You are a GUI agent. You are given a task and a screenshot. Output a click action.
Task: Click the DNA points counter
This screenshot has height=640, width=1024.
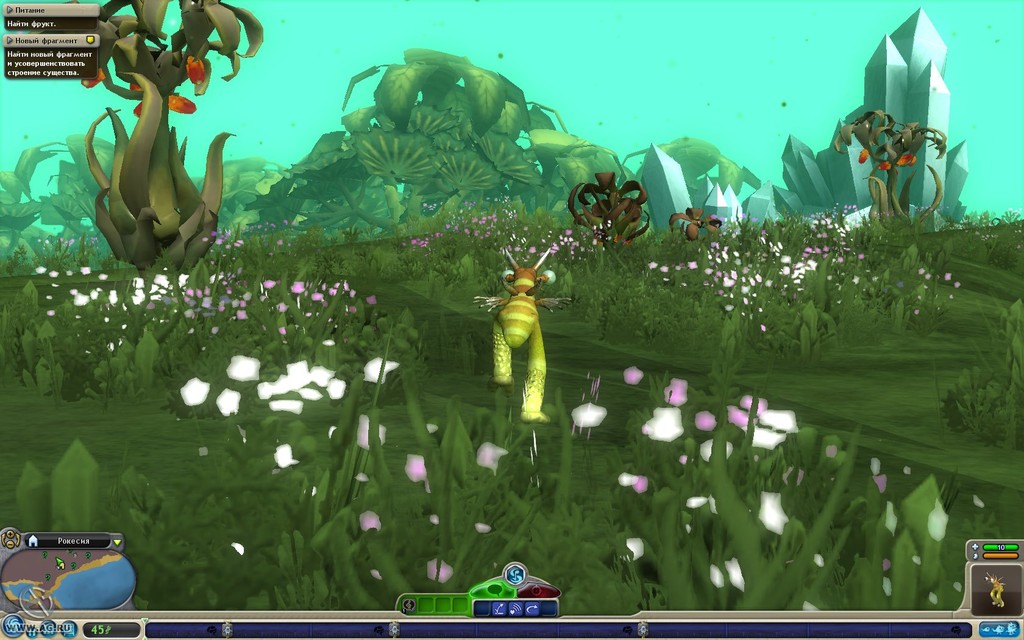(x=98, y=630)
